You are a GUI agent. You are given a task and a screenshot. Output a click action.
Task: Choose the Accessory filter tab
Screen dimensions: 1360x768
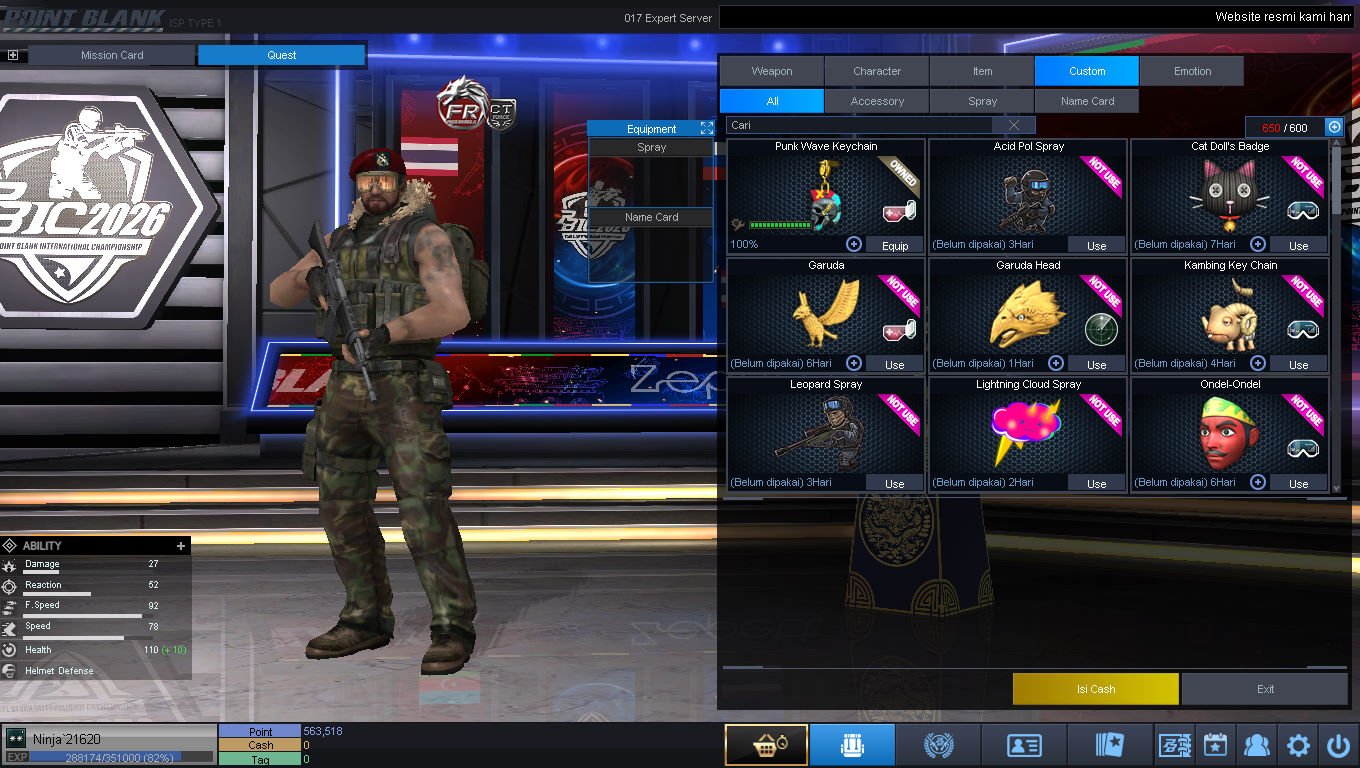(x=877, y=101)
